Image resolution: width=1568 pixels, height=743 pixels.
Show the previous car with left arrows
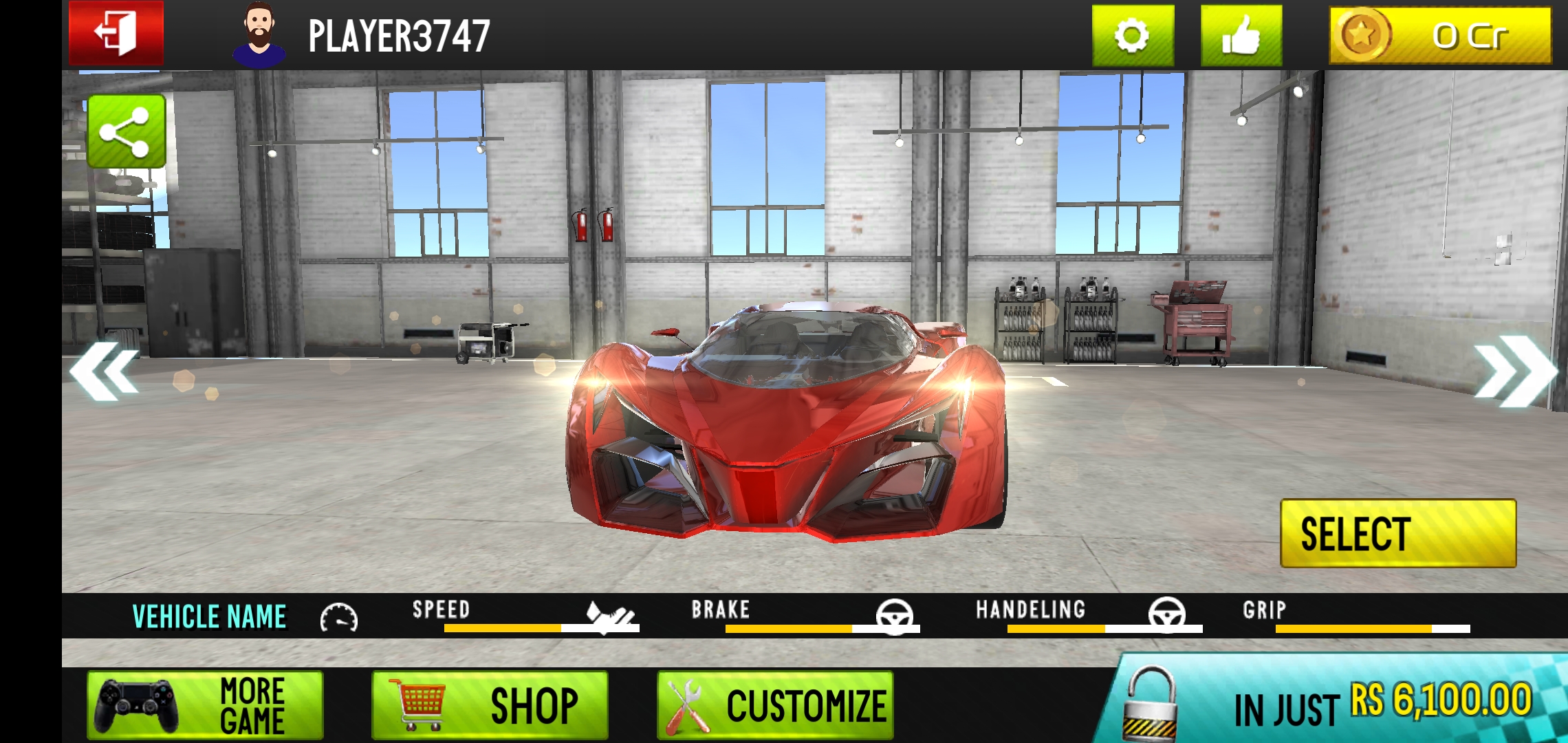coord(105,372)
